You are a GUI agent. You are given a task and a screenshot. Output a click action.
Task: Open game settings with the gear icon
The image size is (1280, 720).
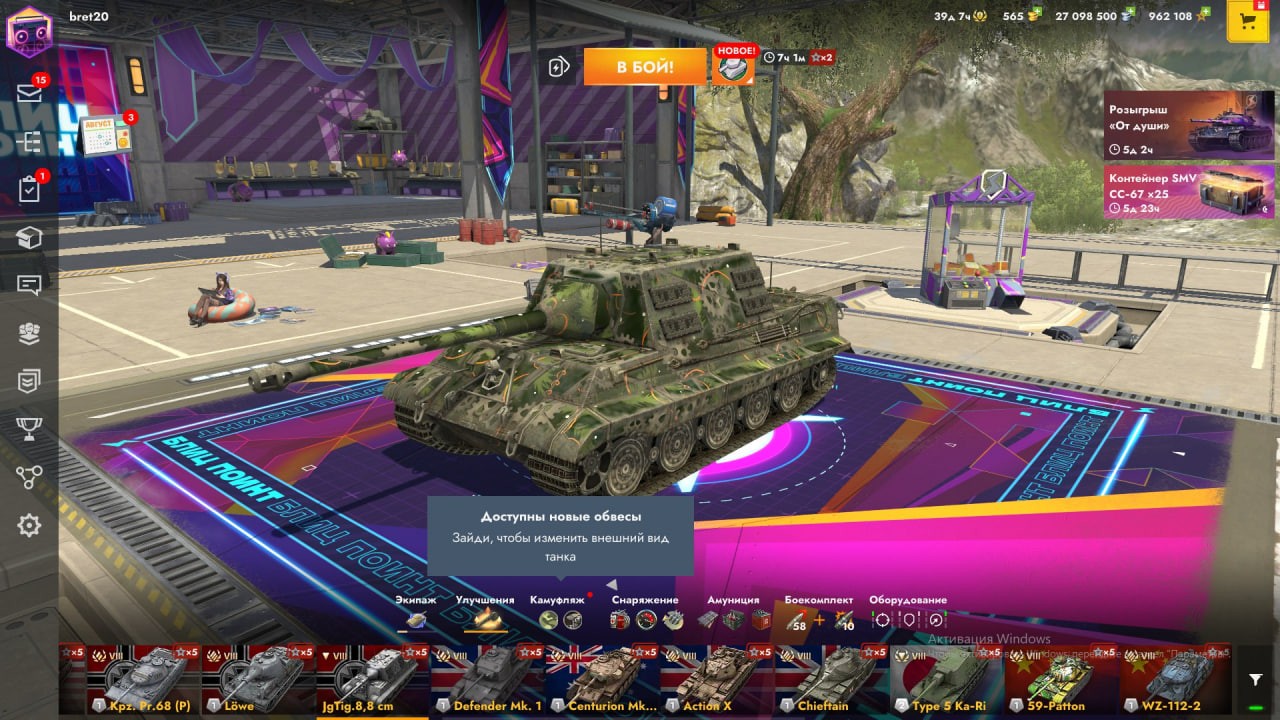pos(29,525)
